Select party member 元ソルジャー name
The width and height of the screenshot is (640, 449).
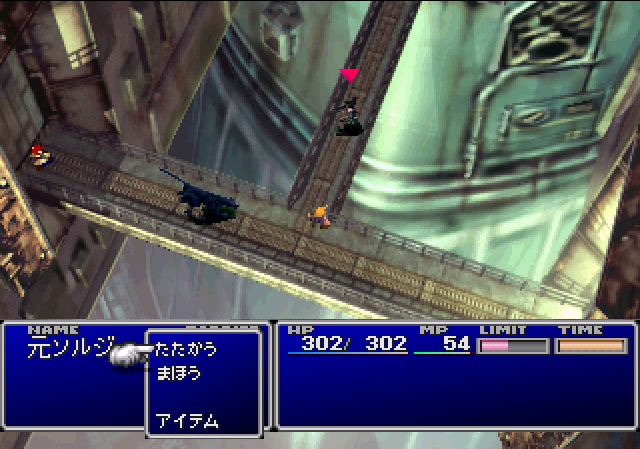coord(70,350)
